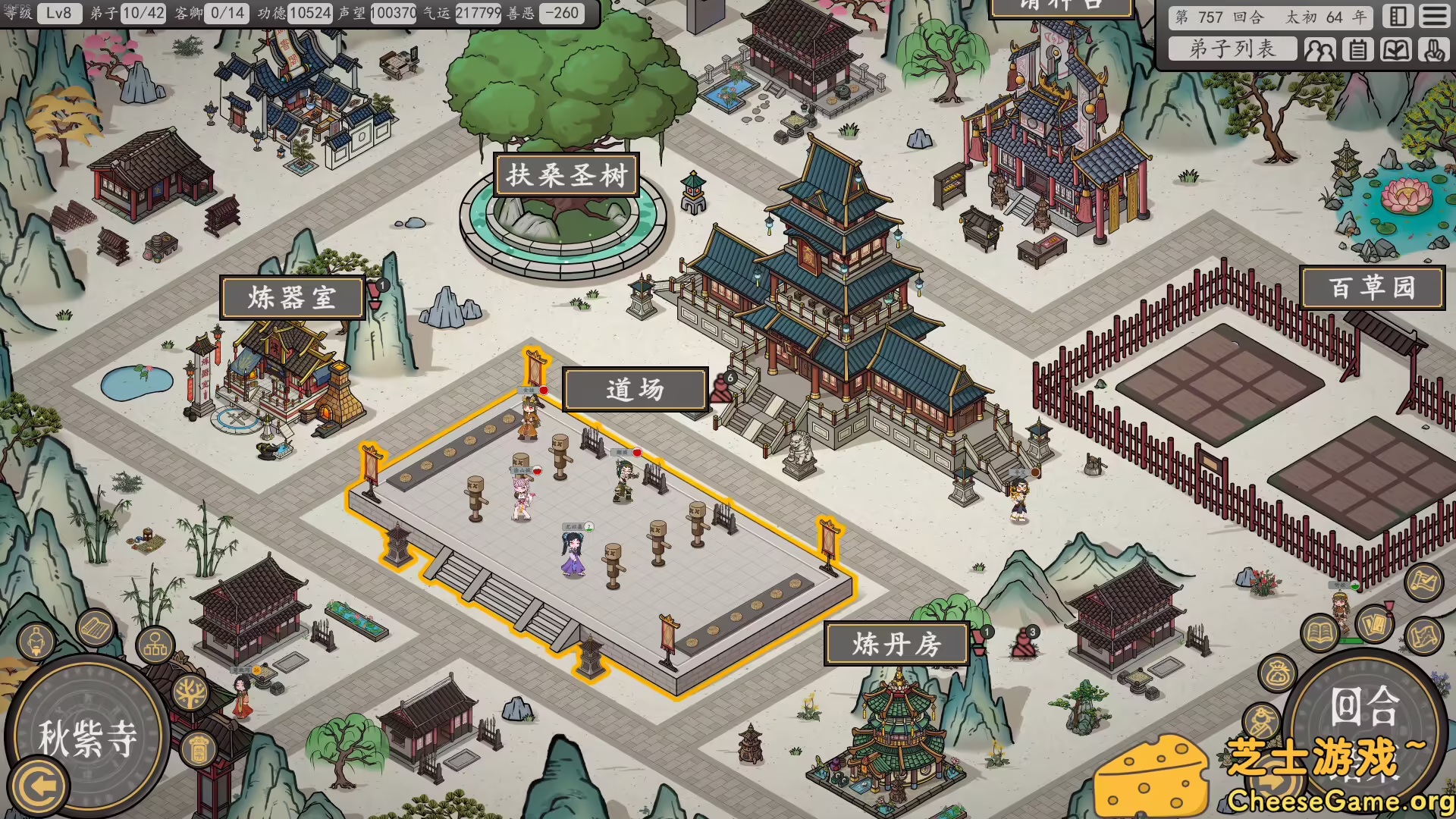Click the hand-sign cultivation icon top right

point(1436,49)
